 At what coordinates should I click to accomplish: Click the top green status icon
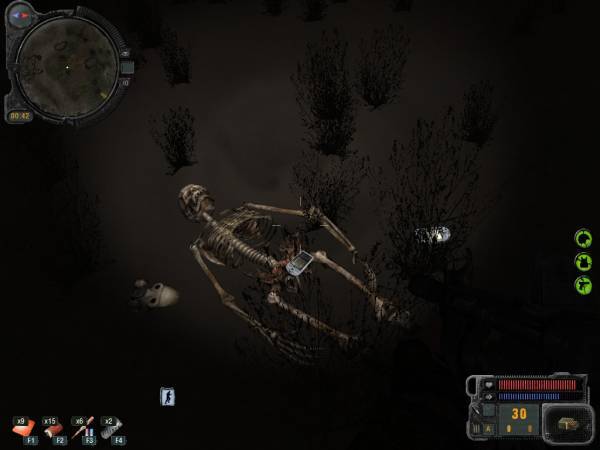[x=583, y=238]
